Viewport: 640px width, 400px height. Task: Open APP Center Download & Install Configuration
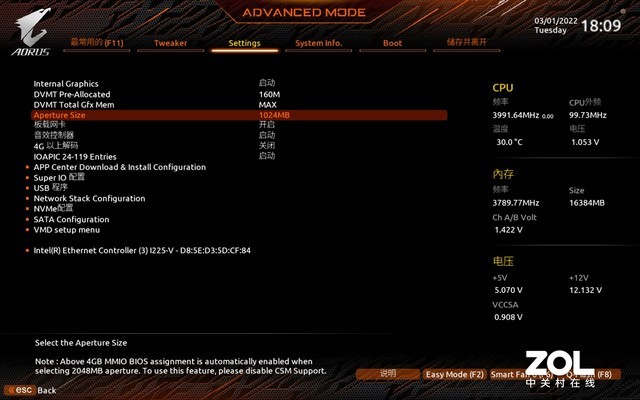(119, 167)
